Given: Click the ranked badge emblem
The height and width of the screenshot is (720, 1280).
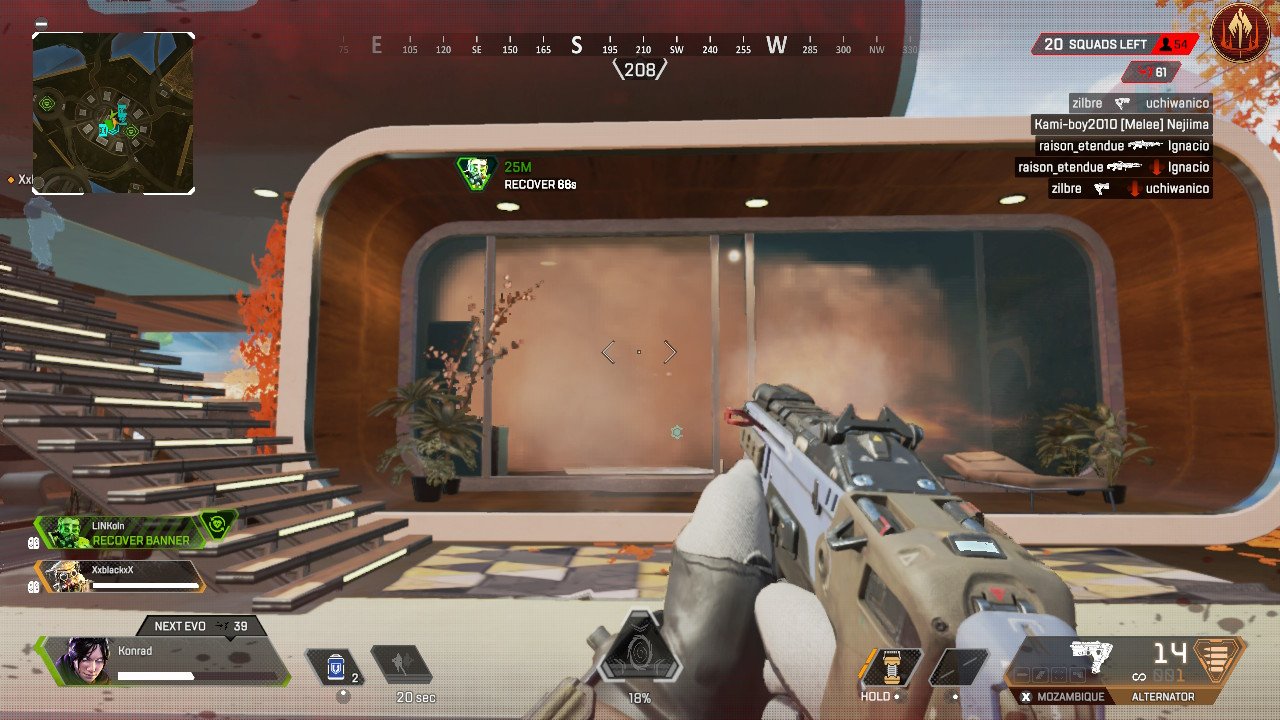Looking at the screenshot, I should coord(1240,34).
